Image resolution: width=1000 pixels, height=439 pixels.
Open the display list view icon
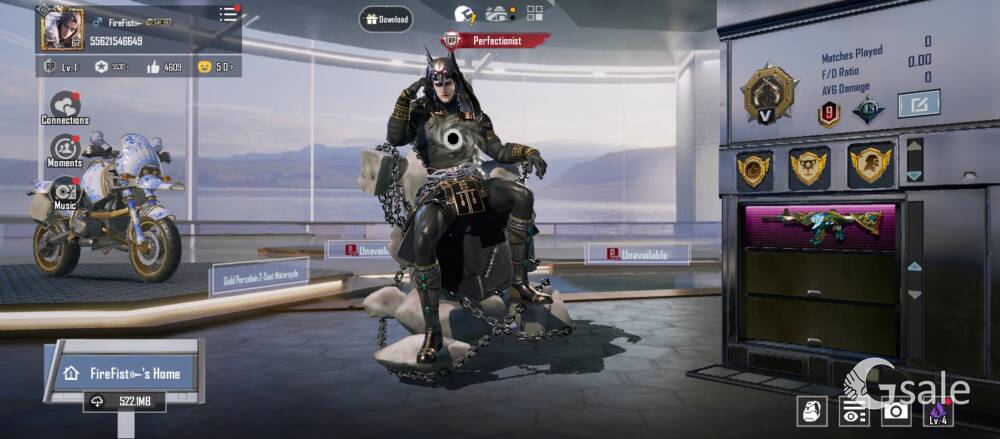pyautogui.click(x=853, y=411)
